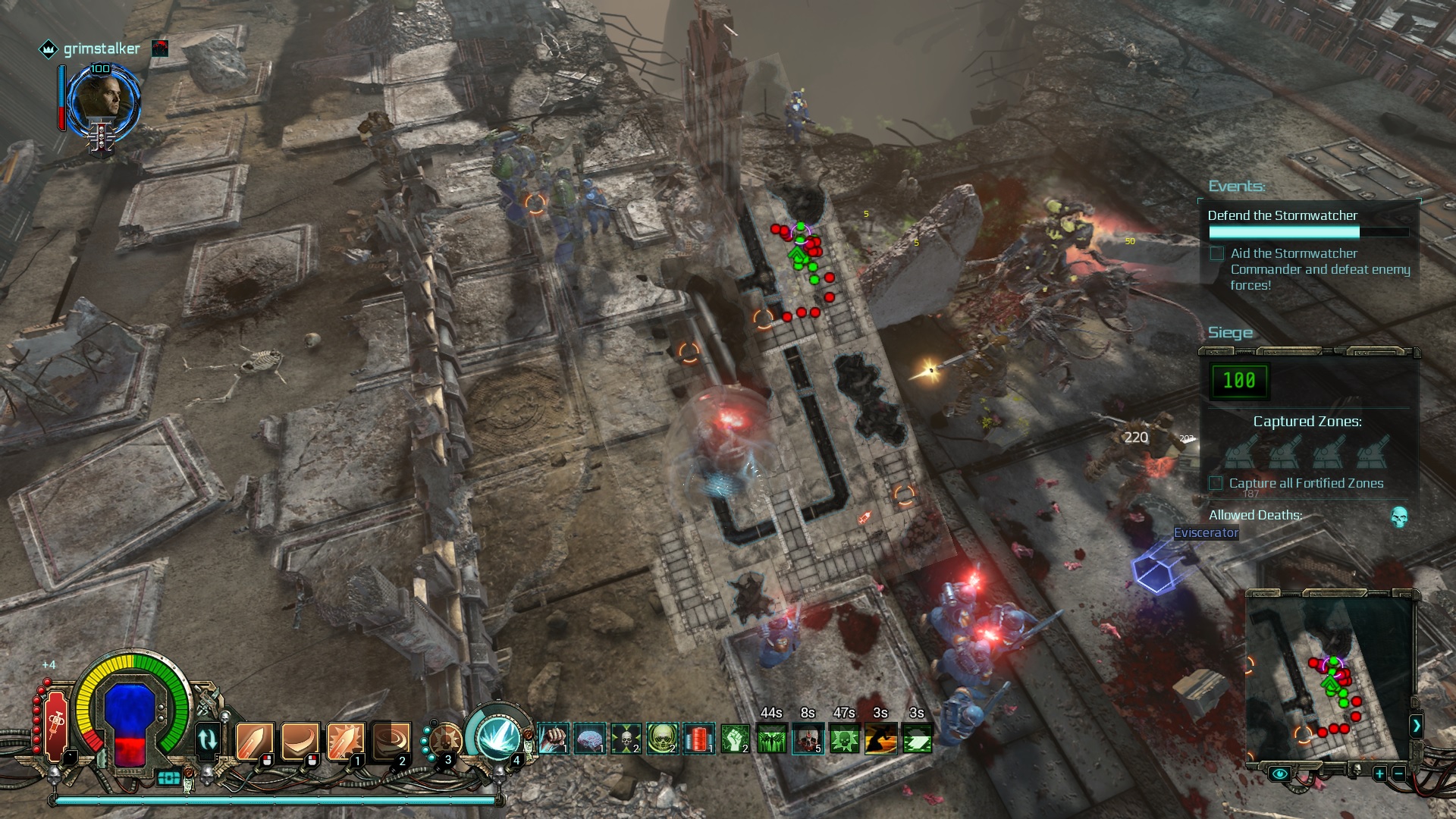Select the red battery cell status icon
This screenshot has width=1456, height=819.
coord(698,738)
